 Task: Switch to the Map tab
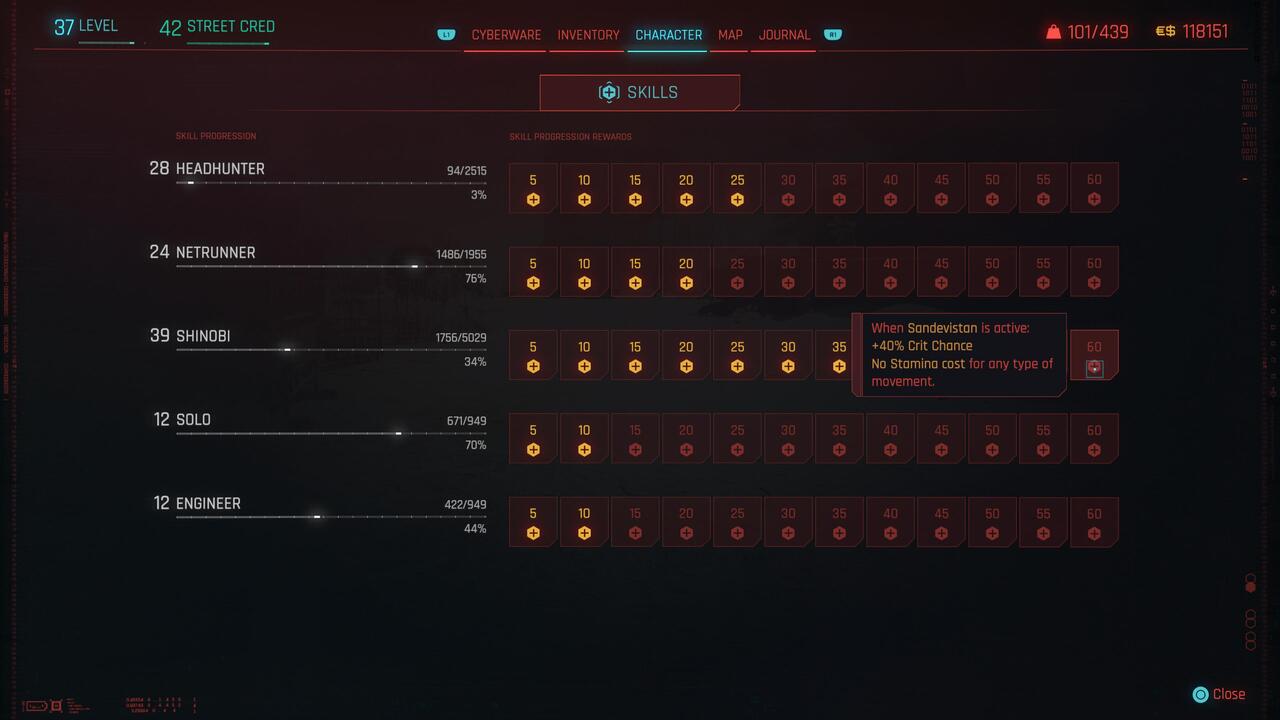click(x=729, y=35)
